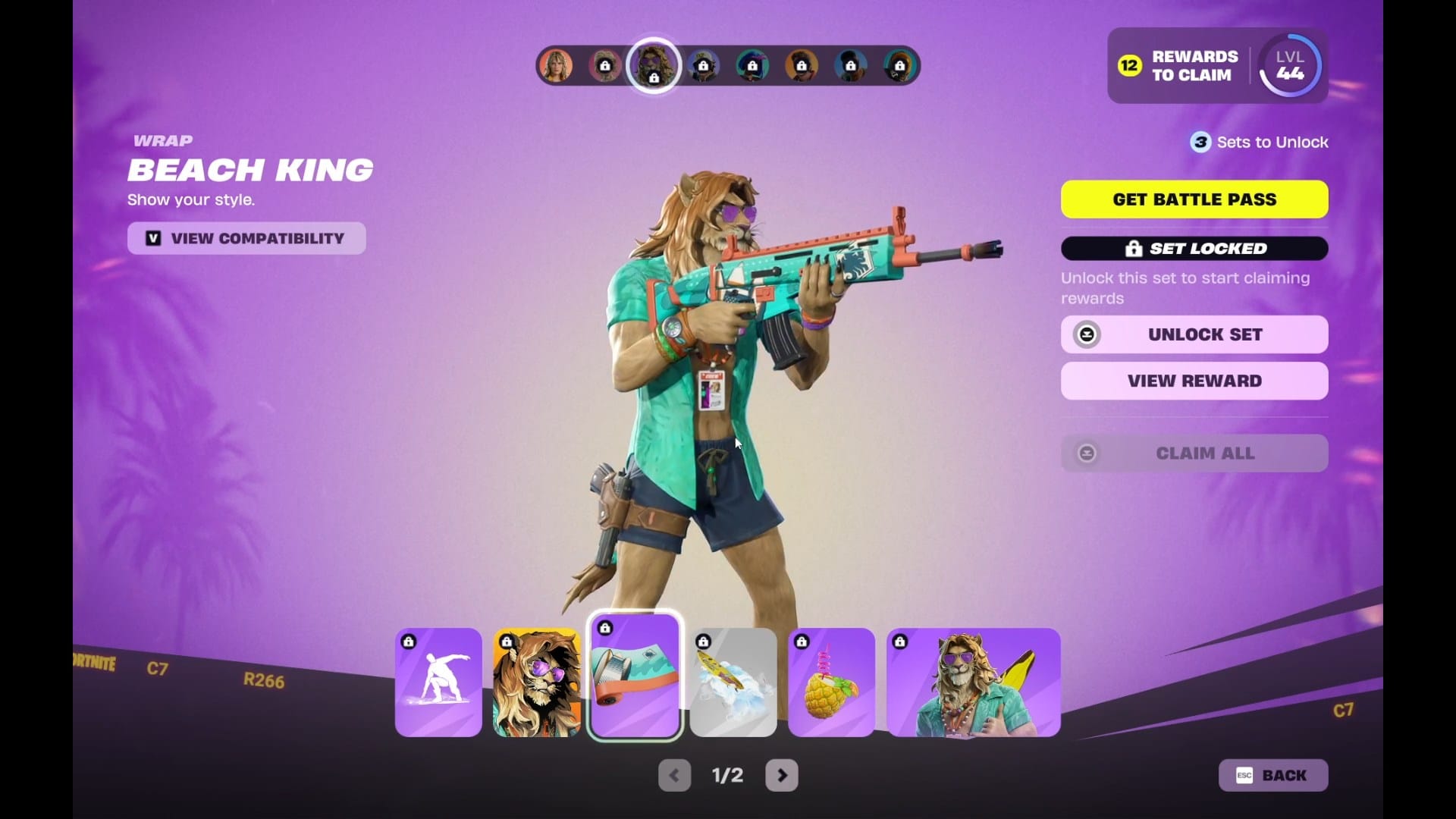Go to the next rewards page
Screen dimensions: 1456x819
[x=781, y=775]
